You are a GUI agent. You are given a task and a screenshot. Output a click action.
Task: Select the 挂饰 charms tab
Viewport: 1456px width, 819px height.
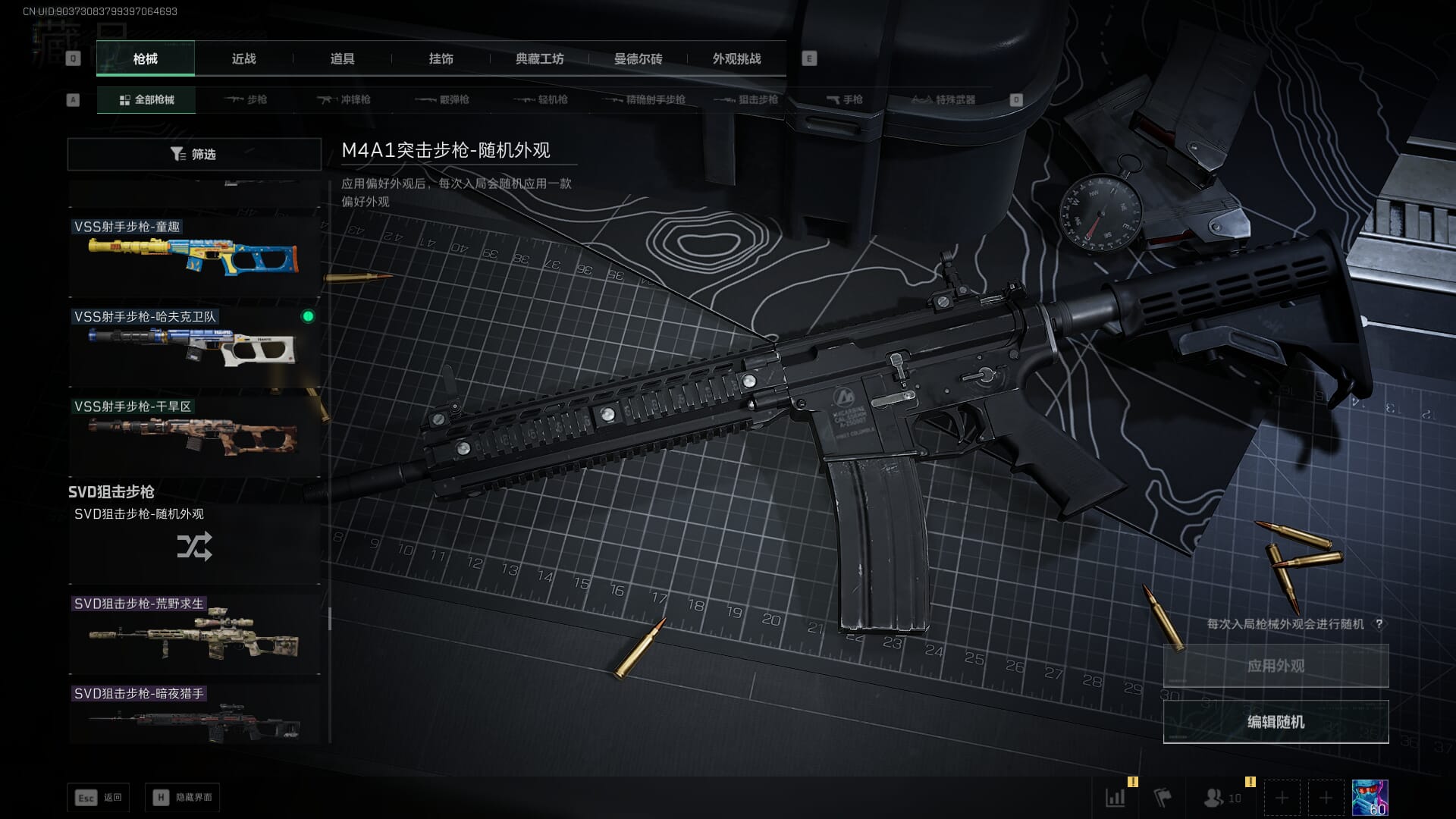441,58
